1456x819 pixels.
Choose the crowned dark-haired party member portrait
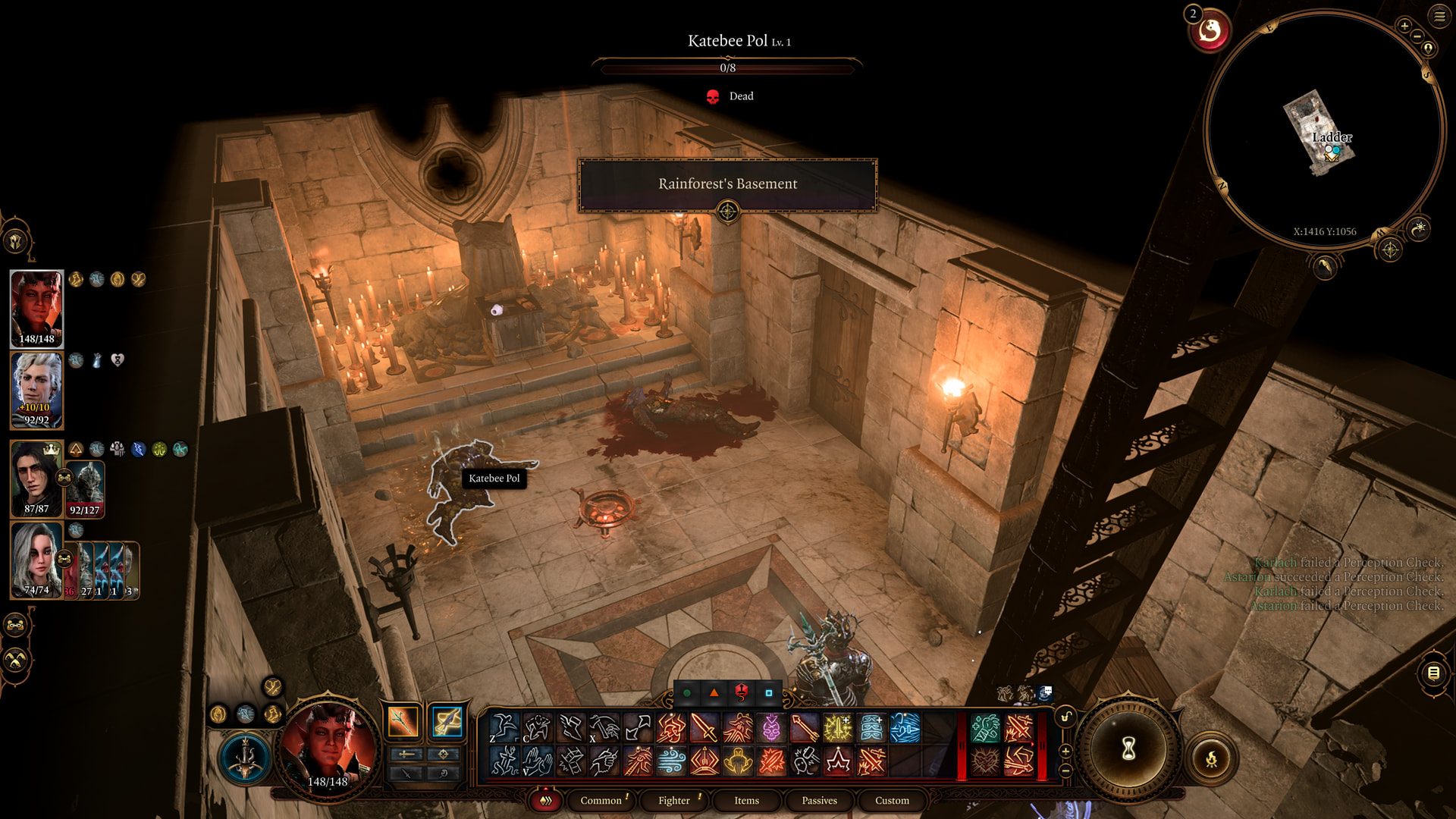coord(36,479)
